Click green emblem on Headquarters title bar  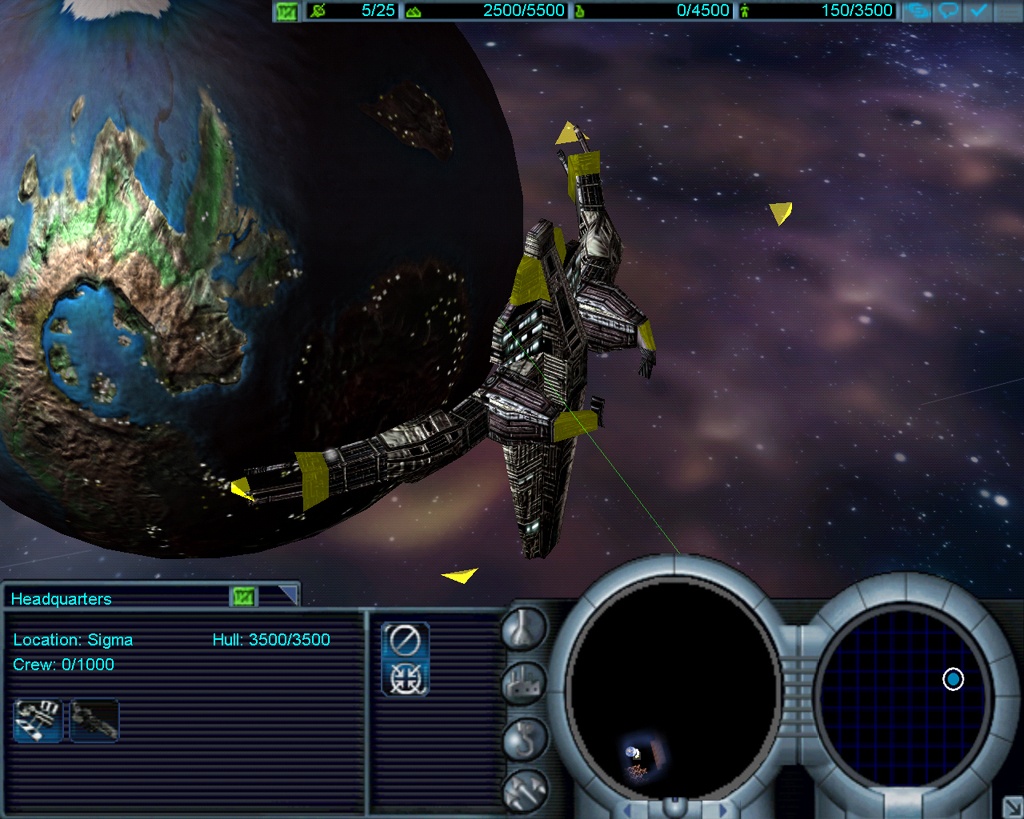(x=244, y=597)
